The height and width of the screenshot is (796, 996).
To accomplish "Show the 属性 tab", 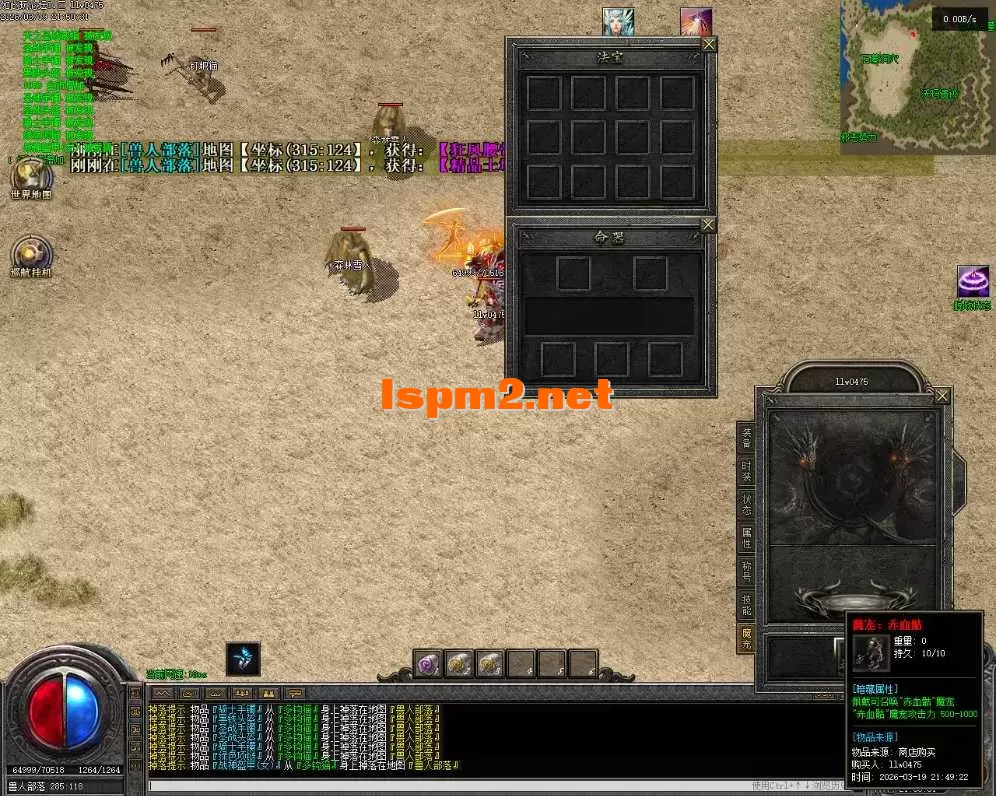I will click(x=746, y=537).
